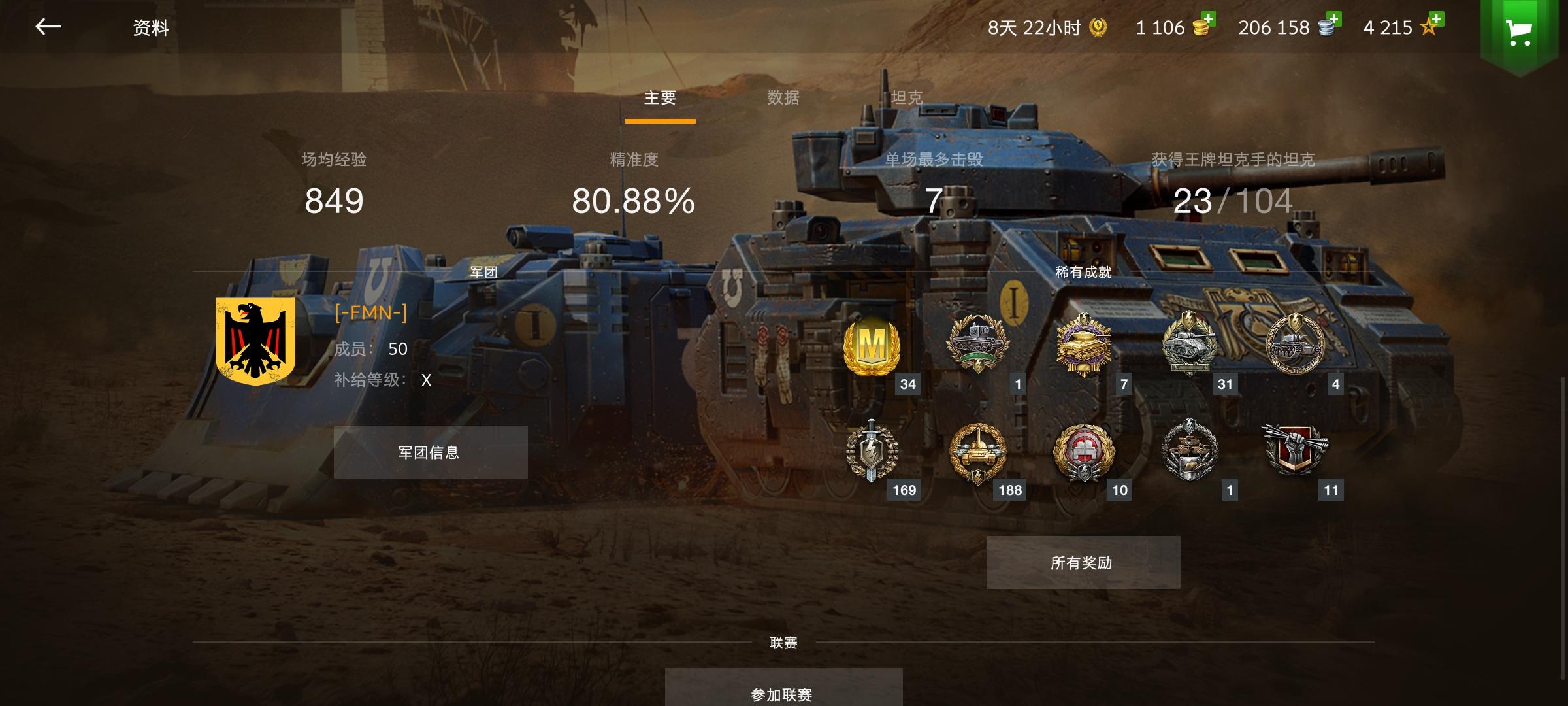Select the 主要 tab
Image resolution: width=1568 pixels, height=706 pixels.
(660, 97)
